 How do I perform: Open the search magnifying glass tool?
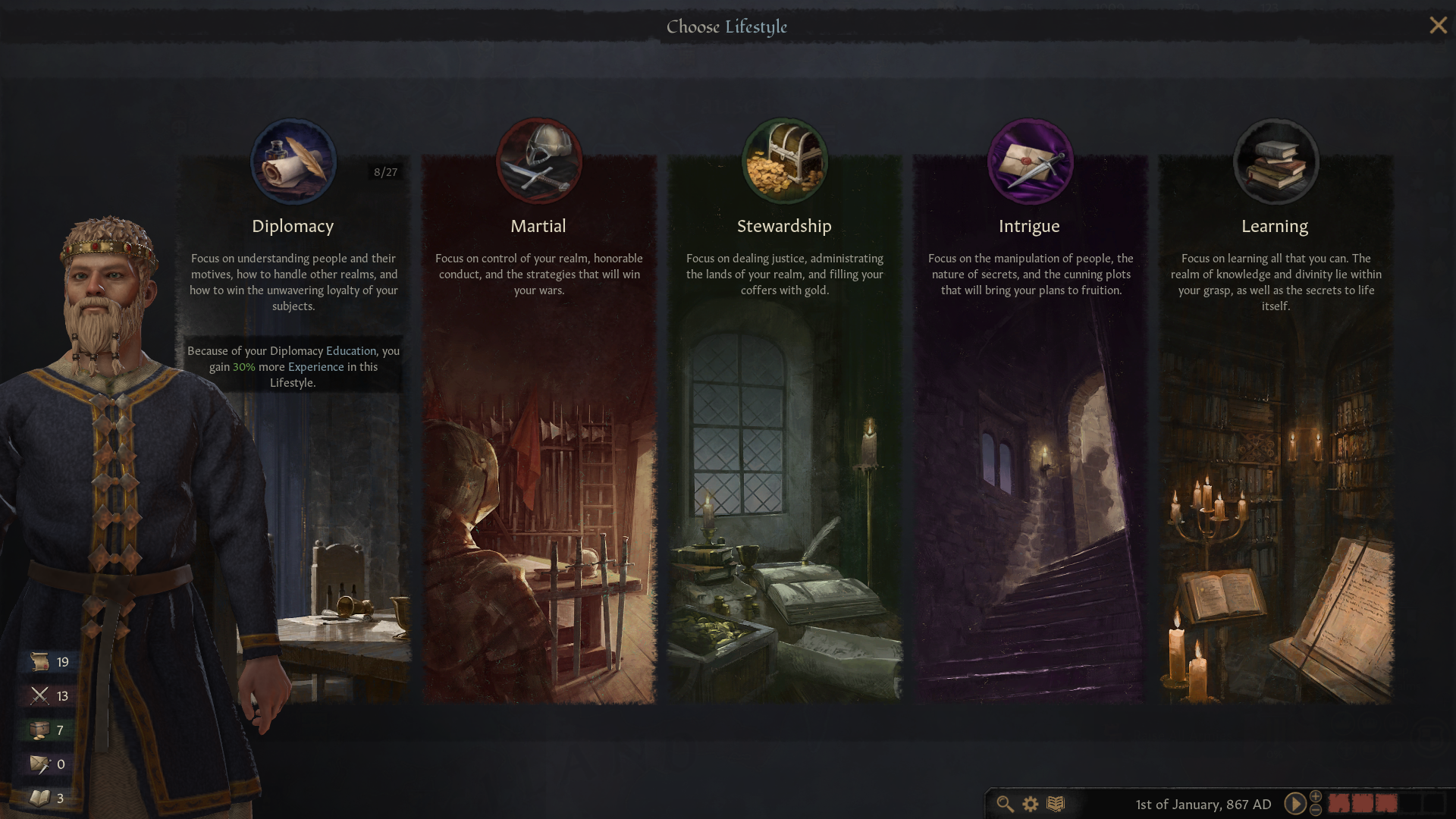pyautogui.click(x=1006, y=805)
